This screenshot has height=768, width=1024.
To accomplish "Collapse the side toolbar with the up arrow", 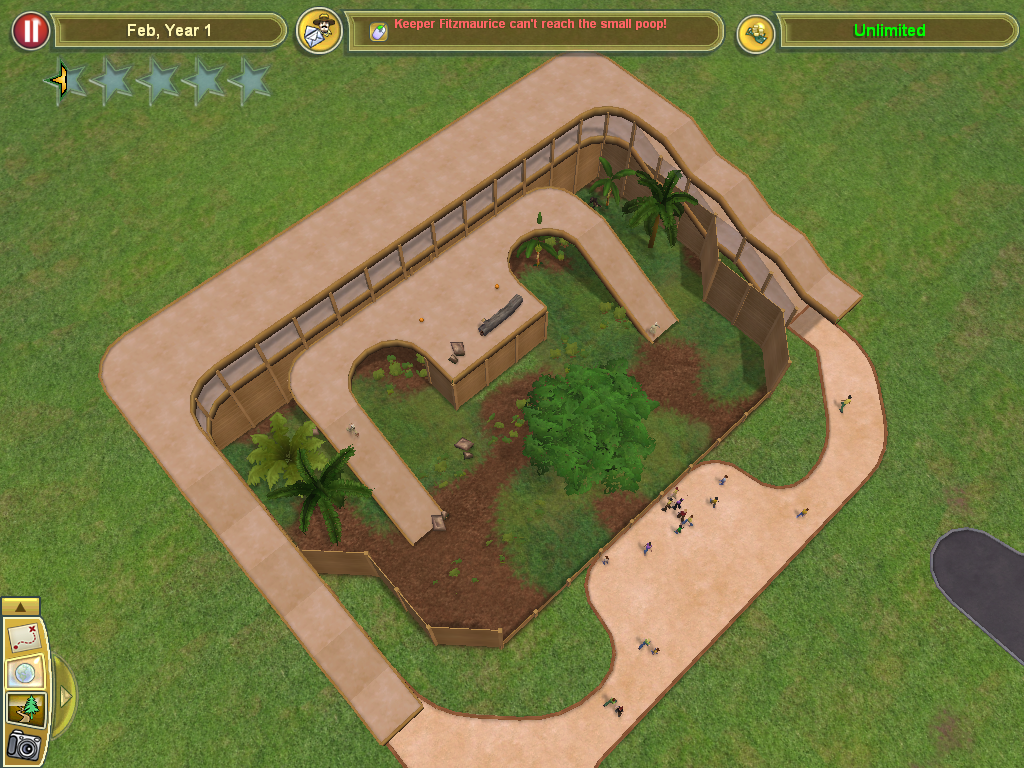I will (21, 606).
